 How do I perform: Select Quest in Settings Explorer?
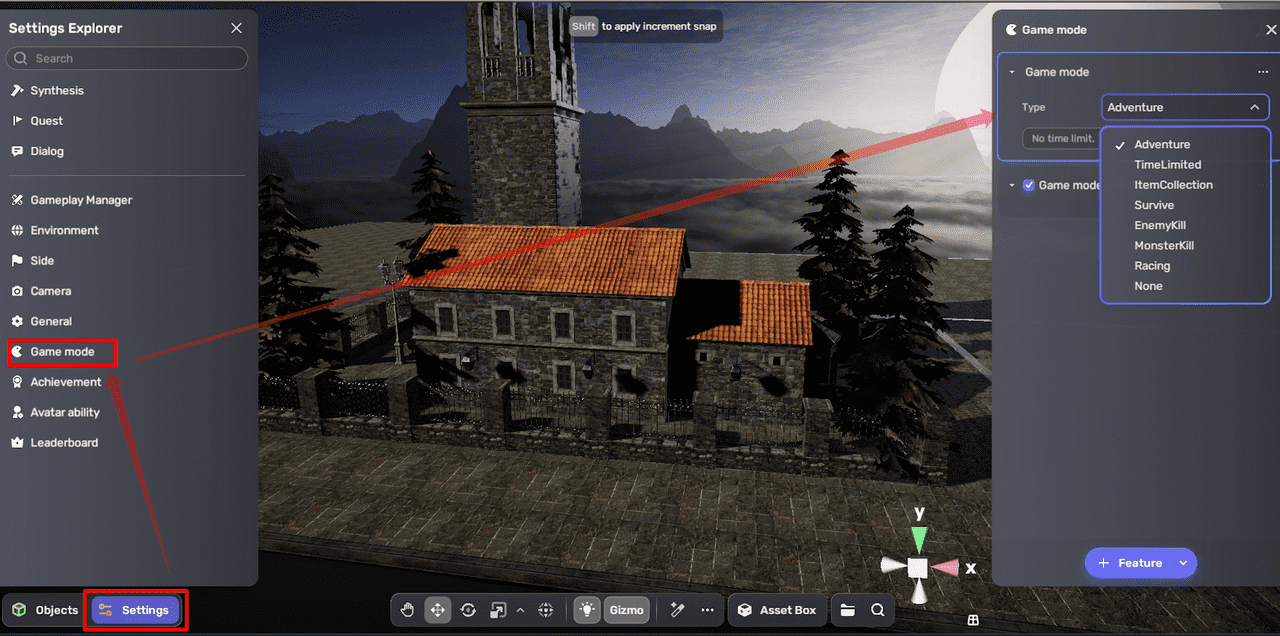tap(46, 121)
